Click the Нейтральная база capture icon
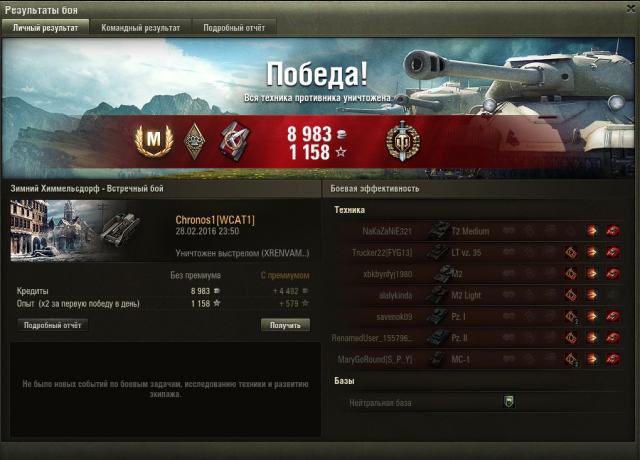The image size is (640, 460). point(508,402)
